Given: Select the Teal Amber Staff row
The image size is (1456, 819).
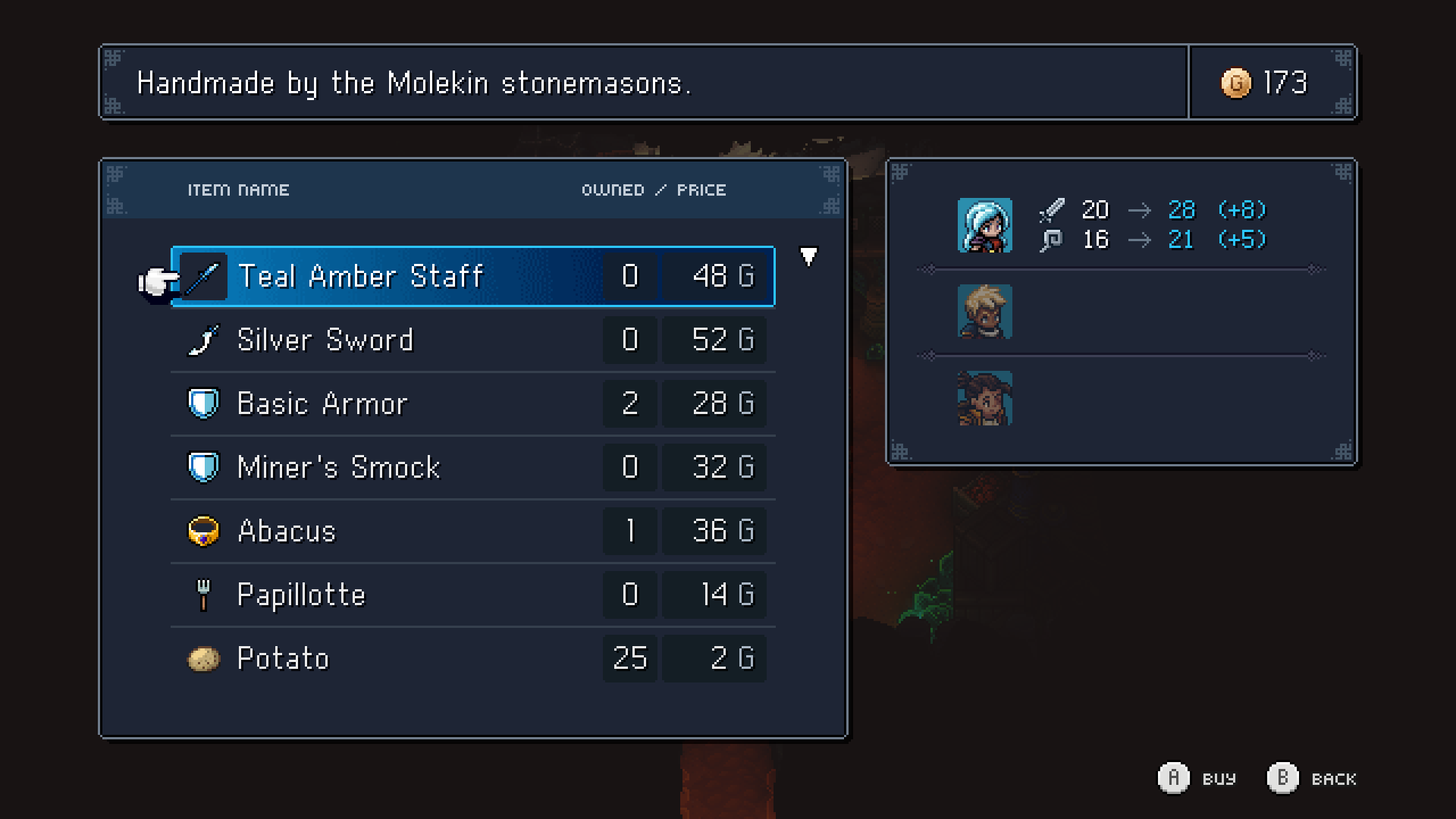Looking at the screenshot, I should 473,277.
